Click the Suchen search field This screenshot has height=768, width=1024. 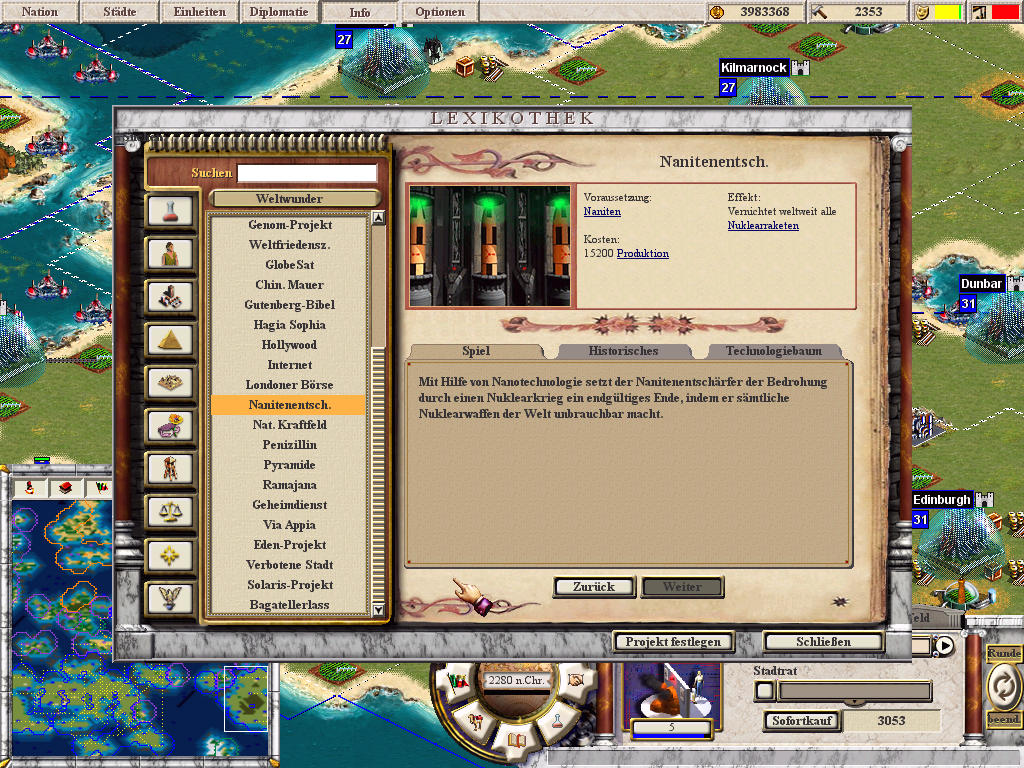(307, 173)
